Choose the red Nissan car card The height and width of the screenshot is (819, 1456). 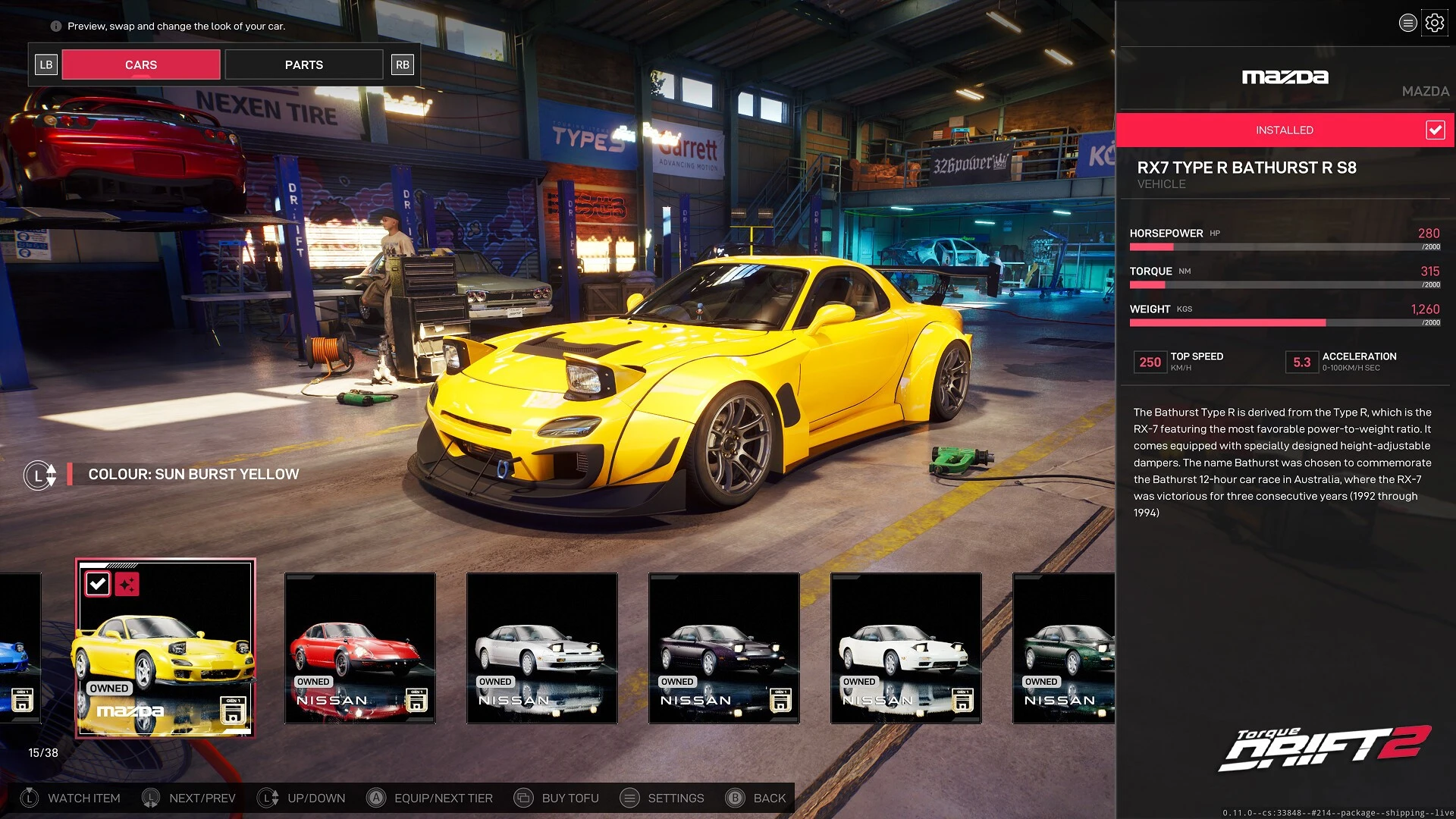[x=359, y=648]
